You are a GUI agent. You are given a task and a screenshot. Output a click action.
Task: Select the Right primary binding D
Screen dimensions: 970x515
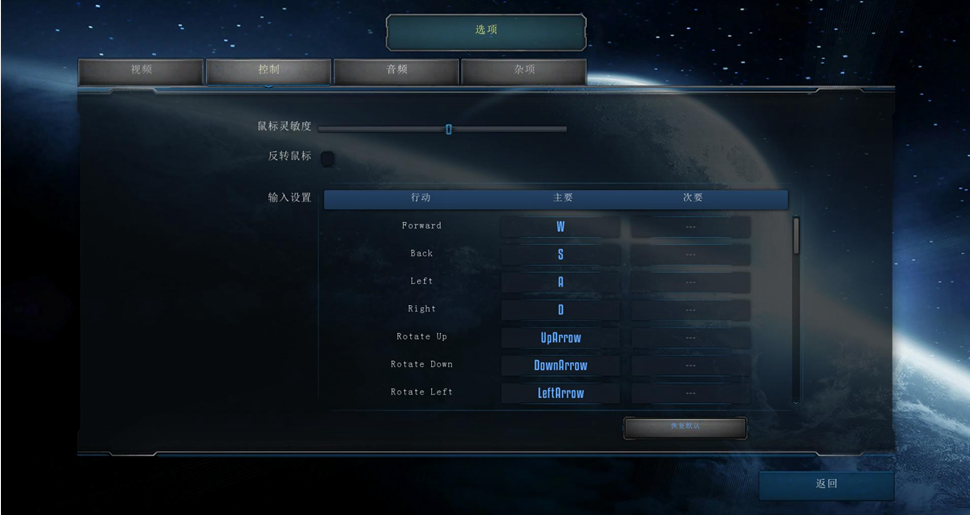[560, 310]
